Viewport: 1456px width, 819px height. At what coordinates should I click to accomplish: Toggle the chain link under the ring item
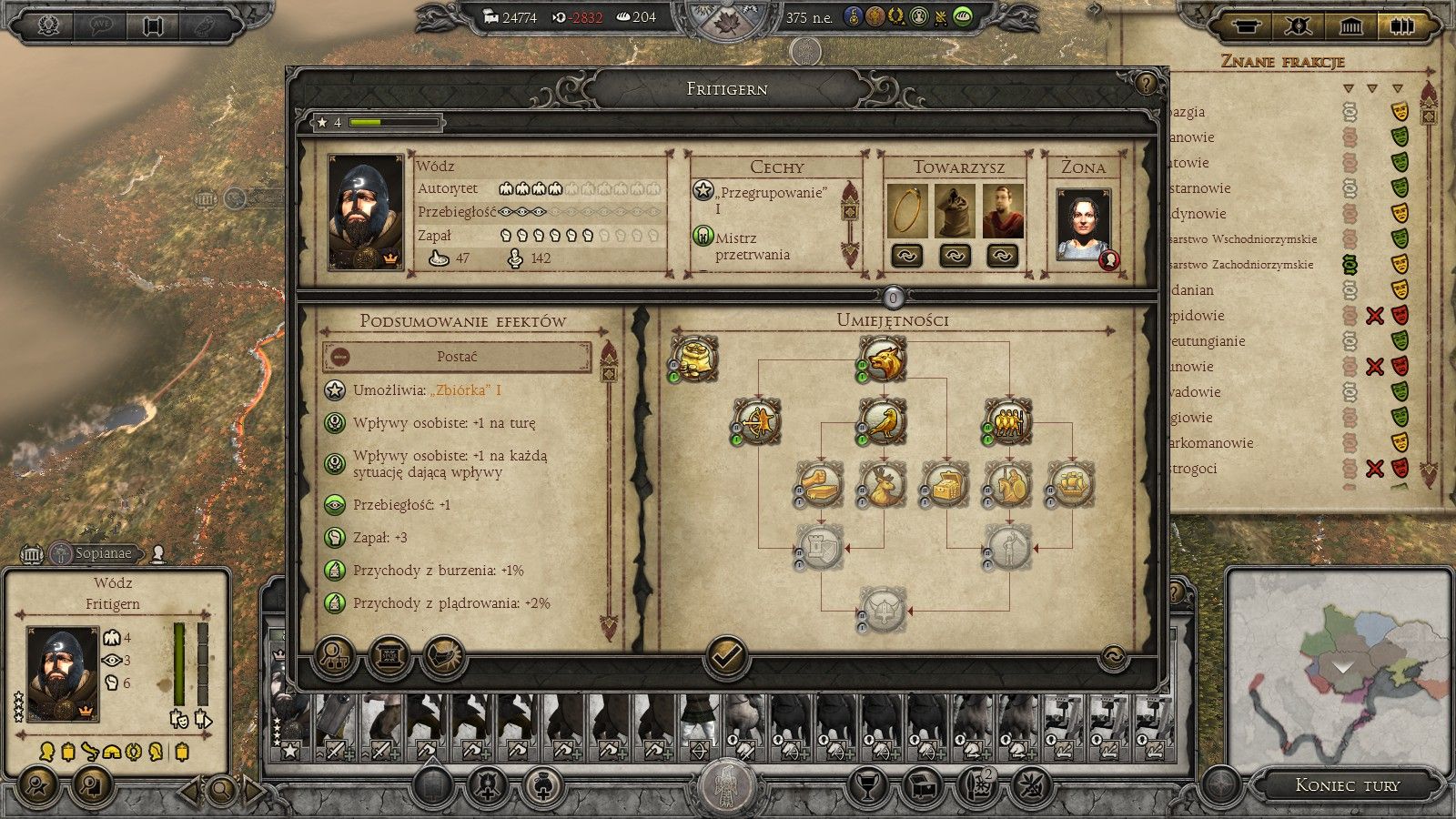click(905, 257)
